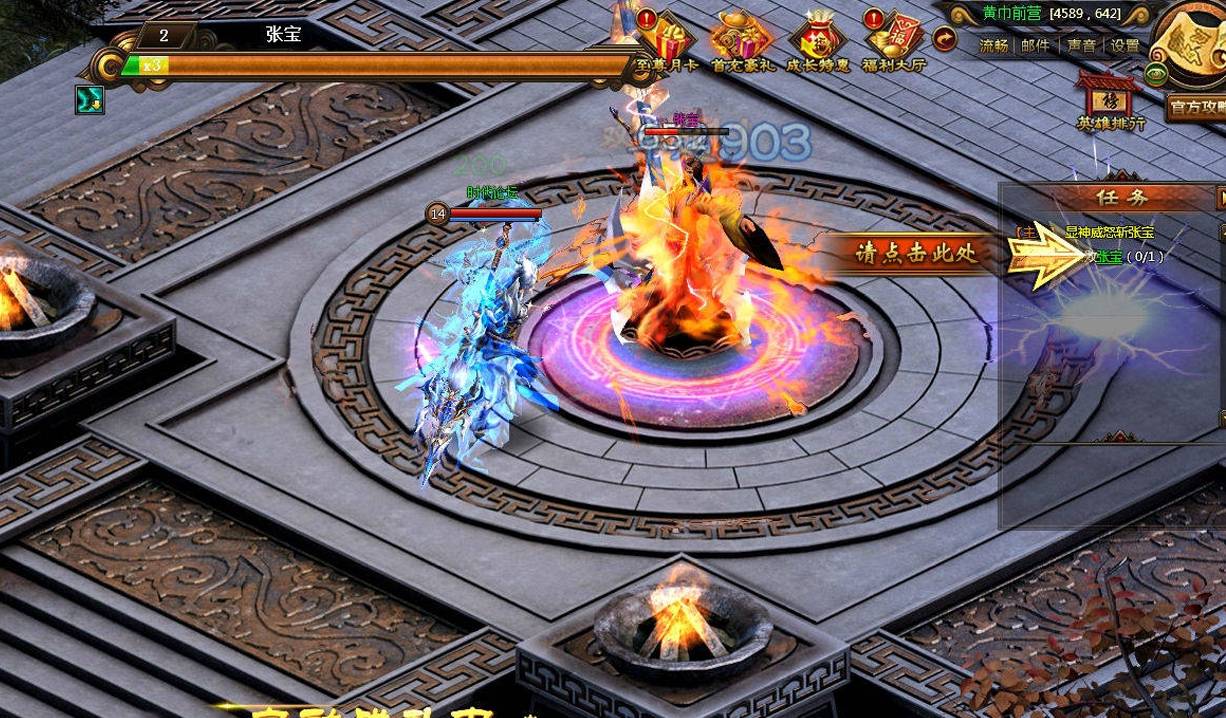Select the 显神威怒斩张宝 main quest entry
The image size is (1226, 718).
tap(1109, 232)
